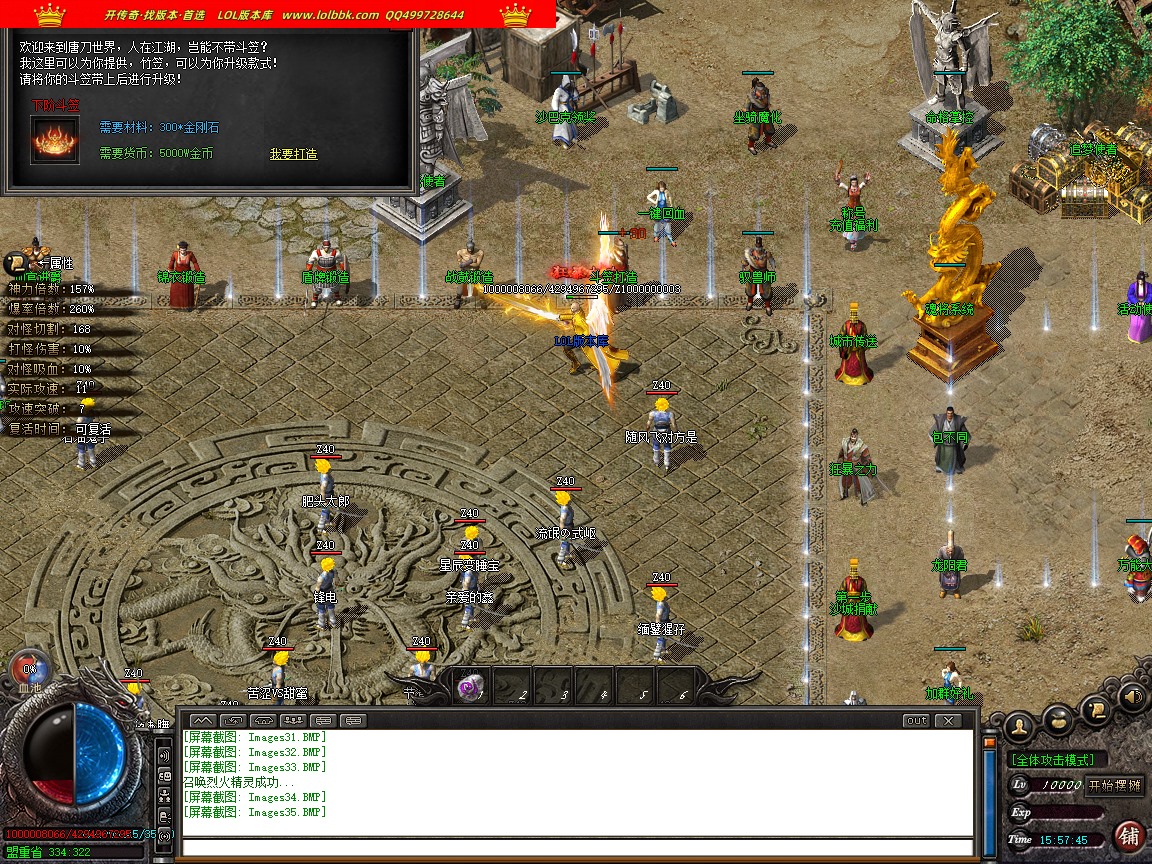Select the flaming hat item icon

55,140
